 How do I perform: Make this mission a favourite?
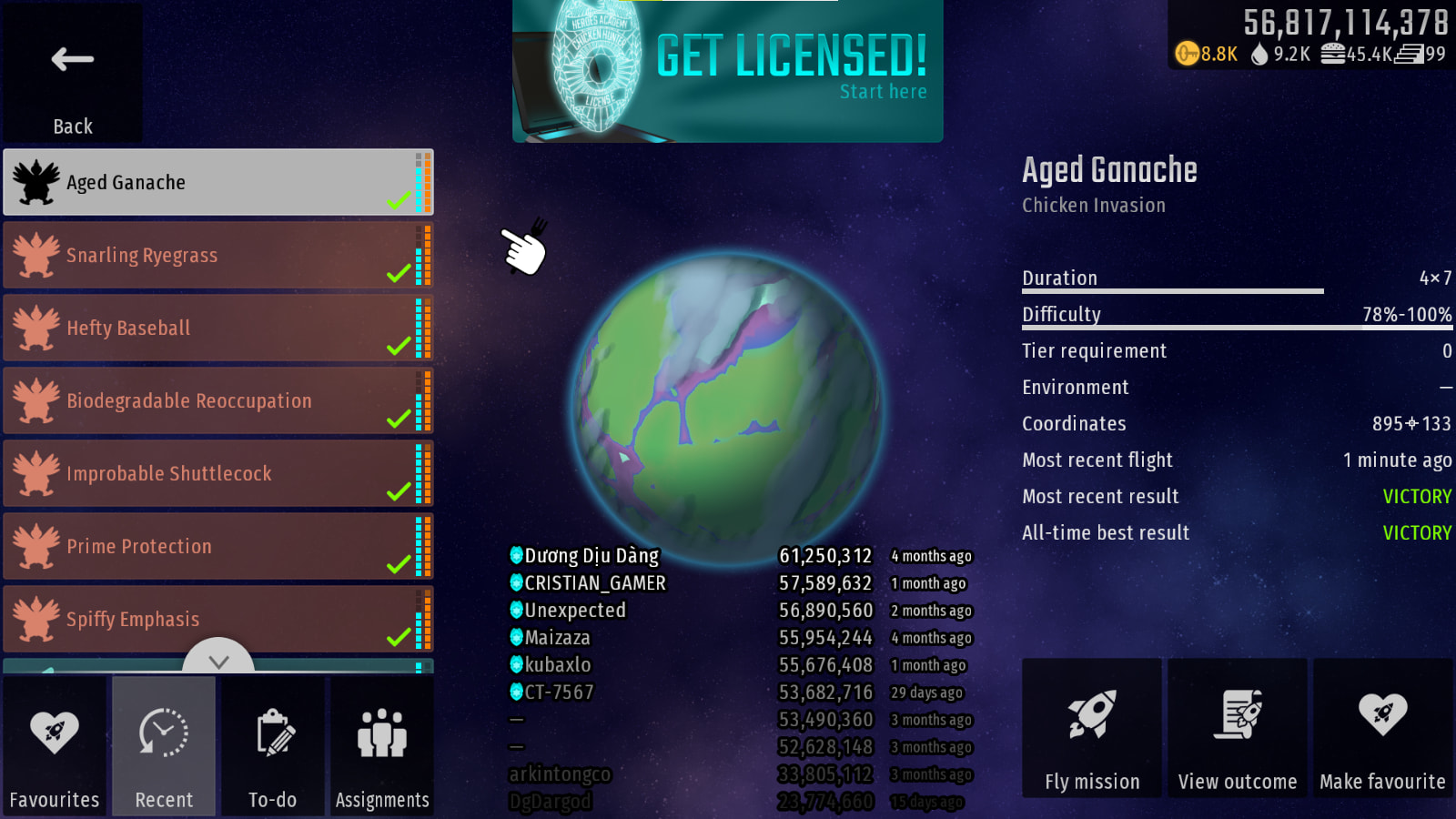point(1382,728)
